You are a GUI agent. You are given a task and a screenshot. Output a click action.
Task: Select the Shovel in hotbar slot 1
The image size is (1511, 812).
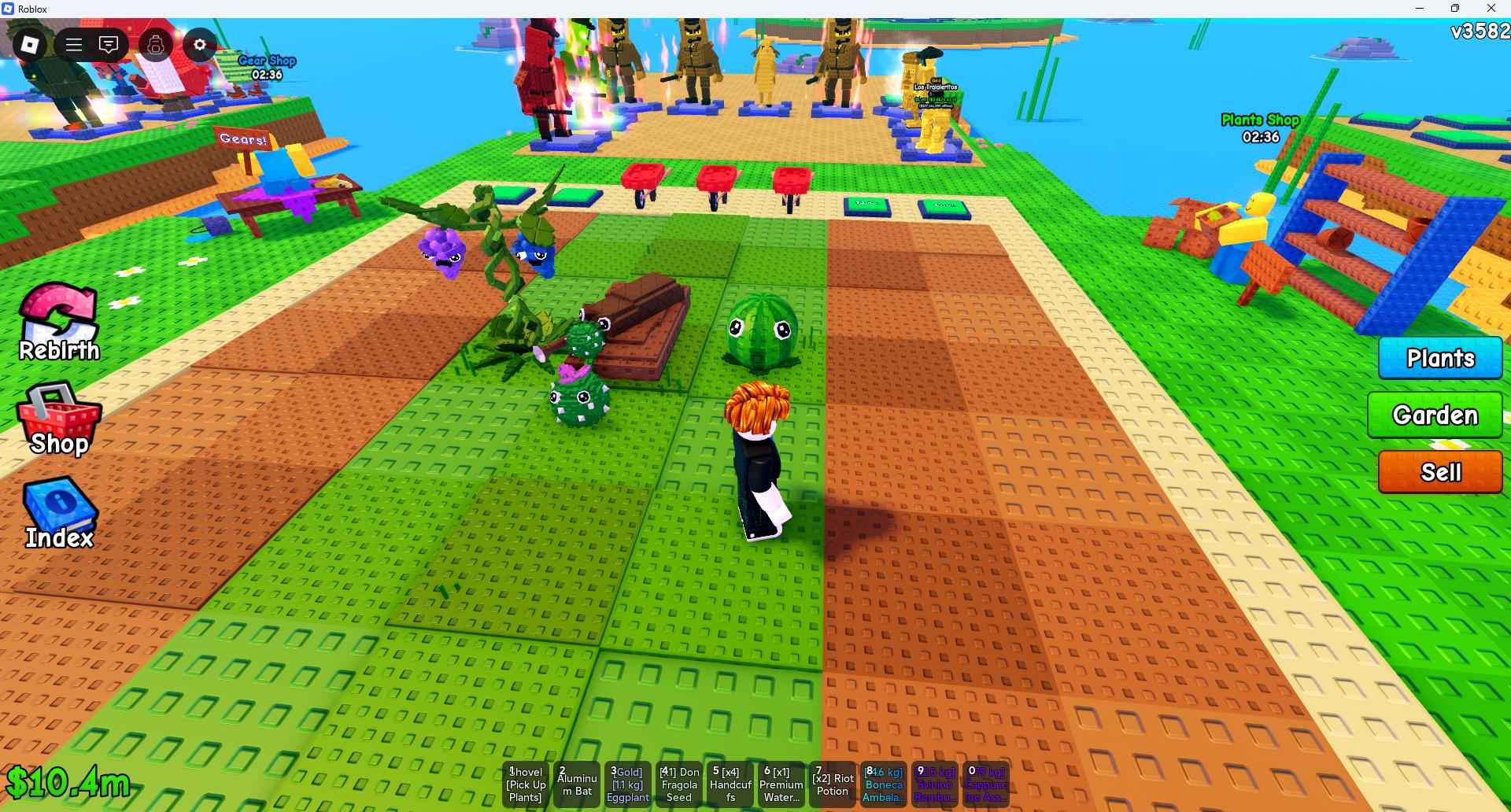525,784
